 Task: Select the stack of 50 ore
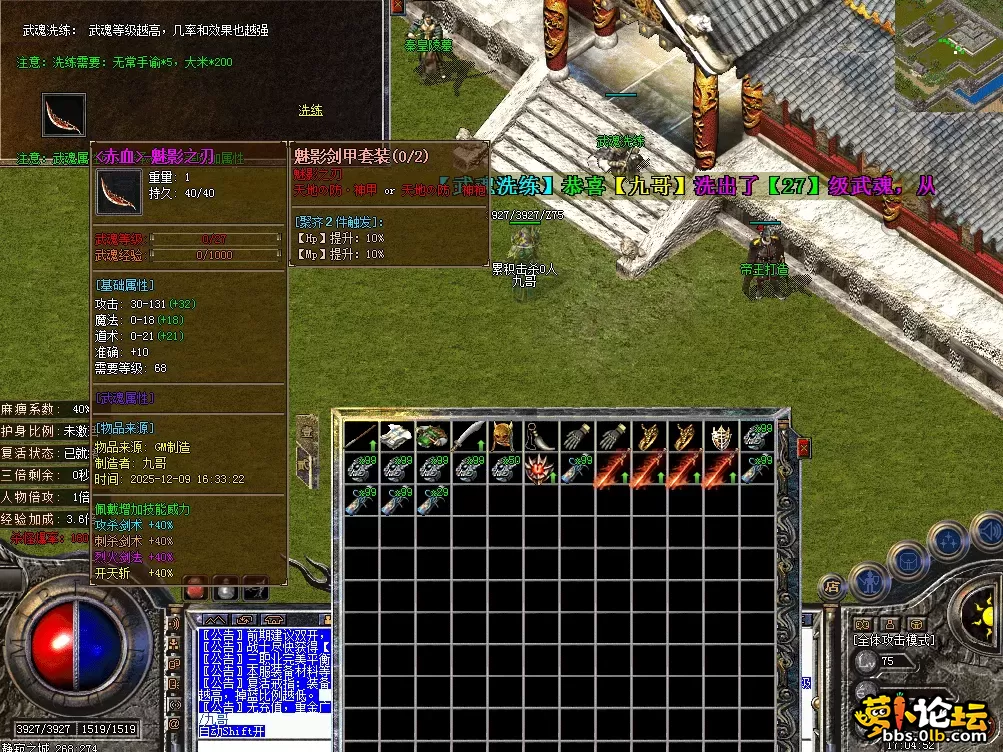click(x=503, y=468)
